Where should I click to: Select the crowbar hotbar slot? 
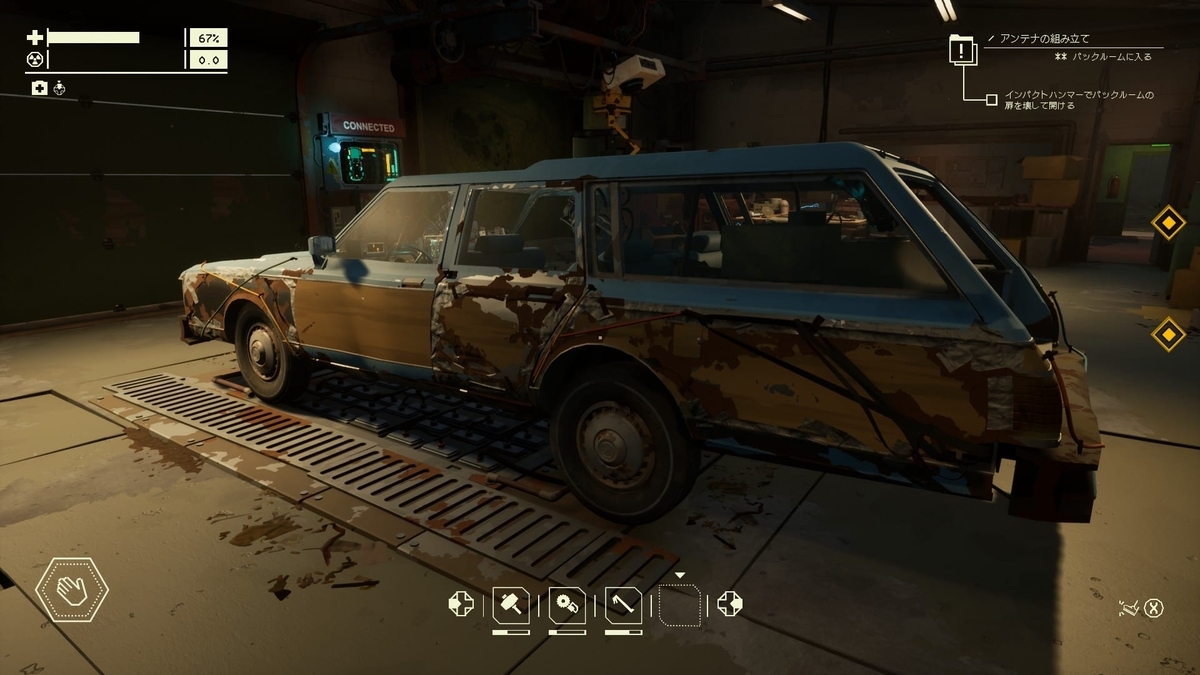pos(623,604)
